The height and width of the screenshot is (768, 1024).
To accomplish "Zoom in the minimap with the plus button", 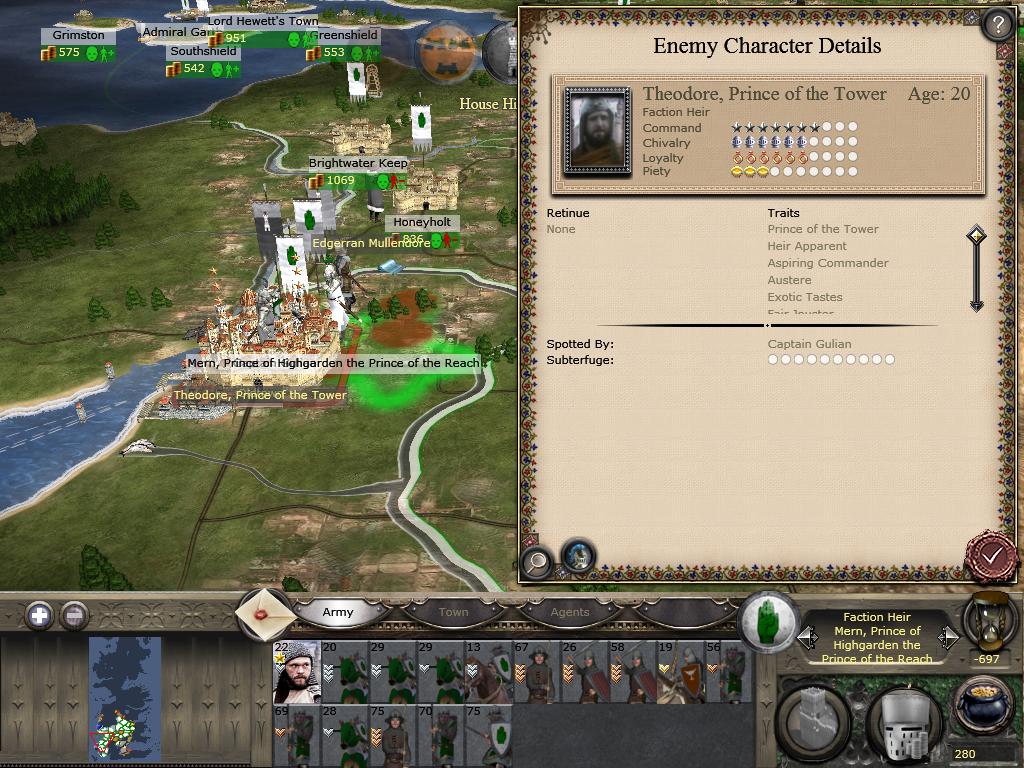I will [x=39, y=615].
